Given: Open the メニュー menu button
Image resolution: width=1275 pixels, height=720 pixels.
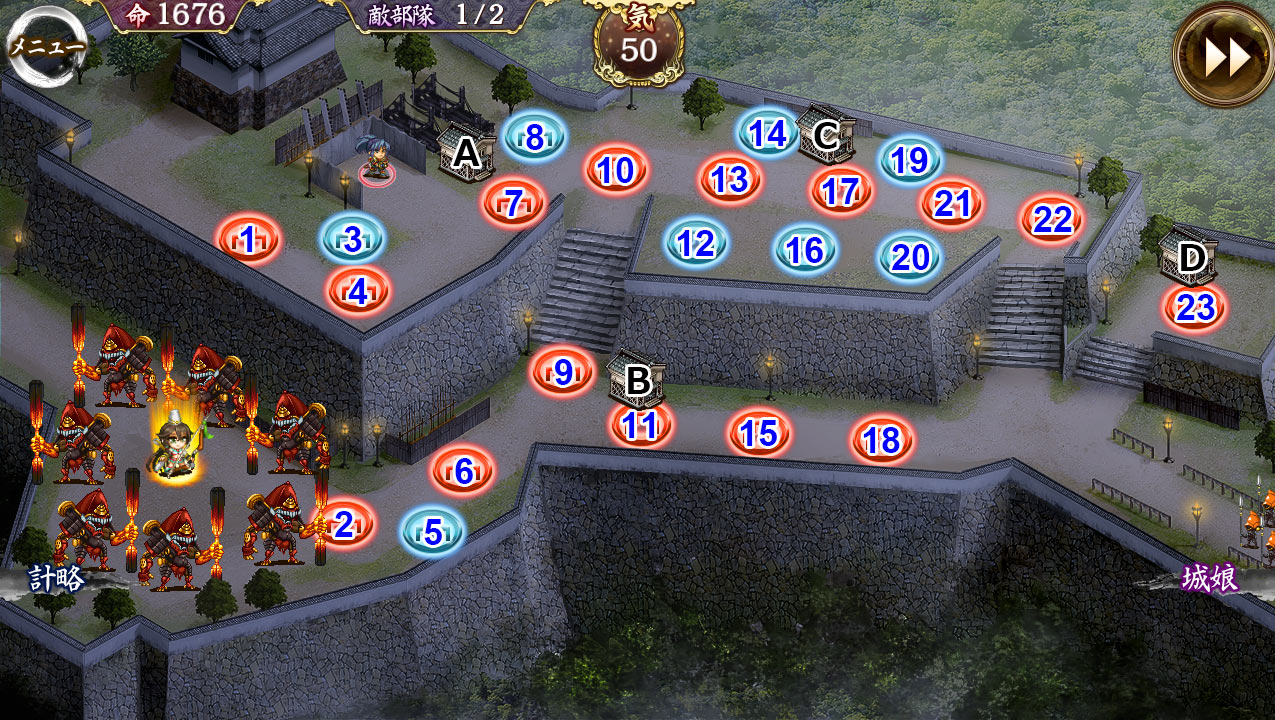Looking at the screenshot, I should point(47,46).
